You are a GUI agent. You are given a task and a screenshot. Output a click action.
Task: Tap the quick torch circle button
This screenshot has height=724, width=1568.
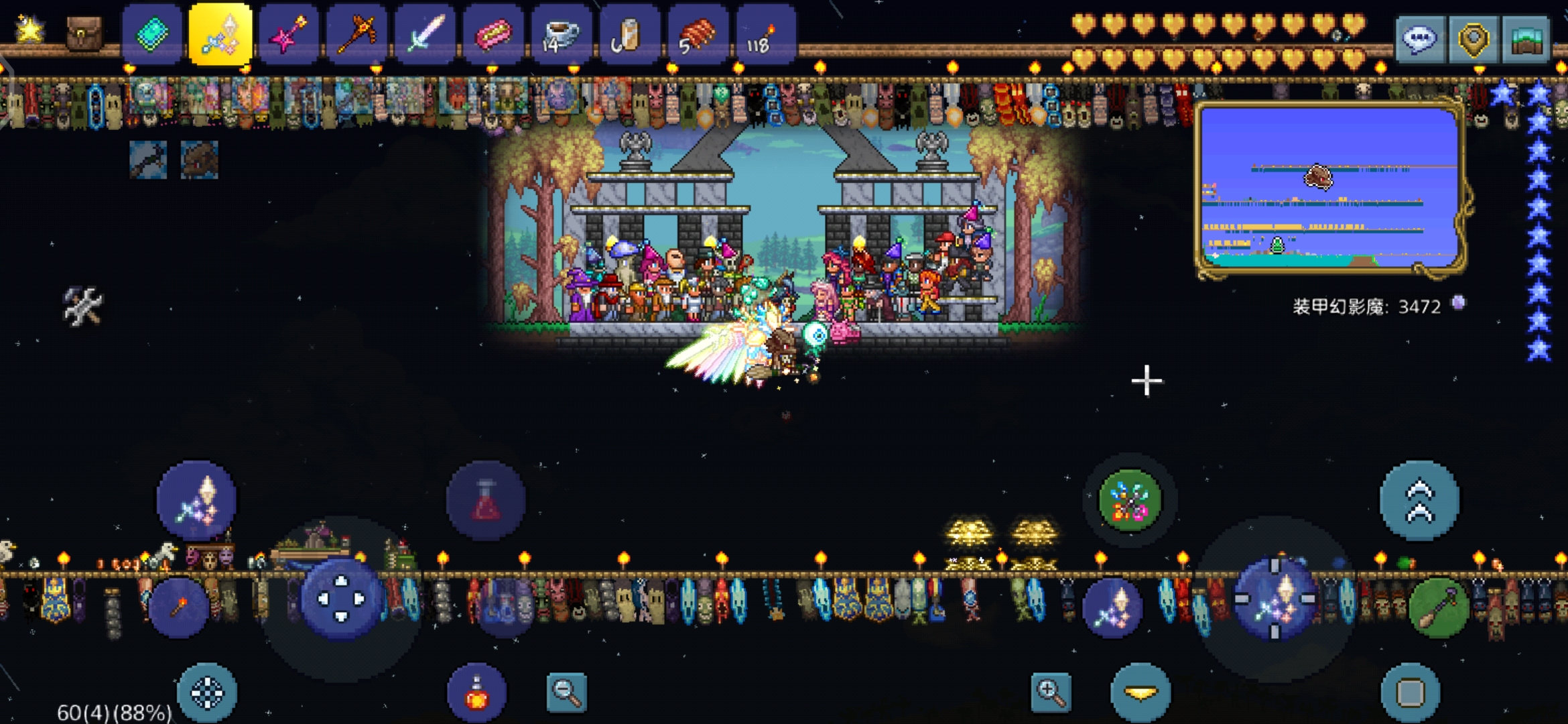[x=179, y=607]
